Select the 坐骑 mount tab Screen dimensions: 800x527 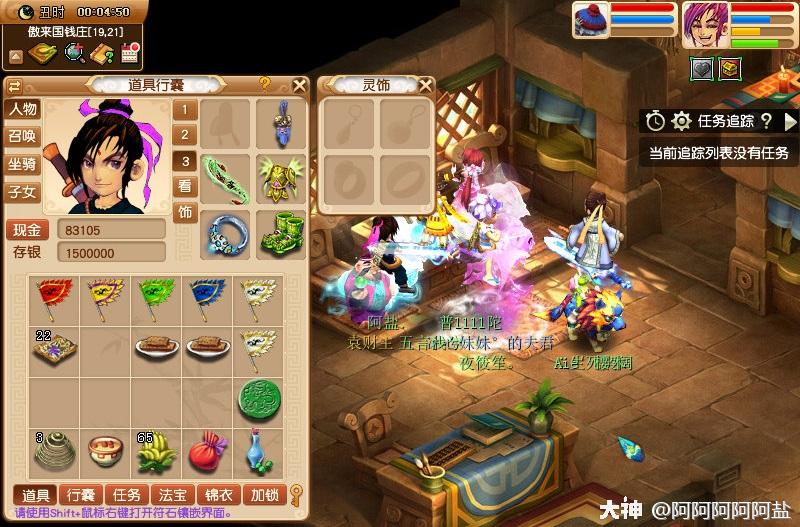click(x=22, y=164)
